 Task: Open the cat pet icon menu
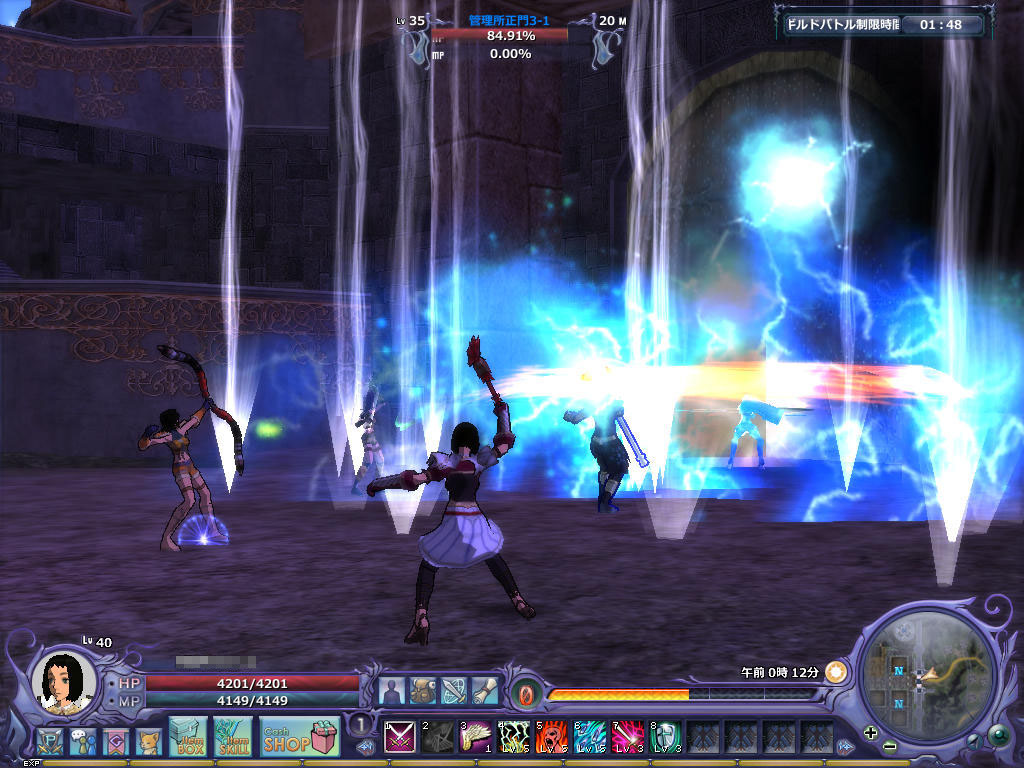click(149, 742)
